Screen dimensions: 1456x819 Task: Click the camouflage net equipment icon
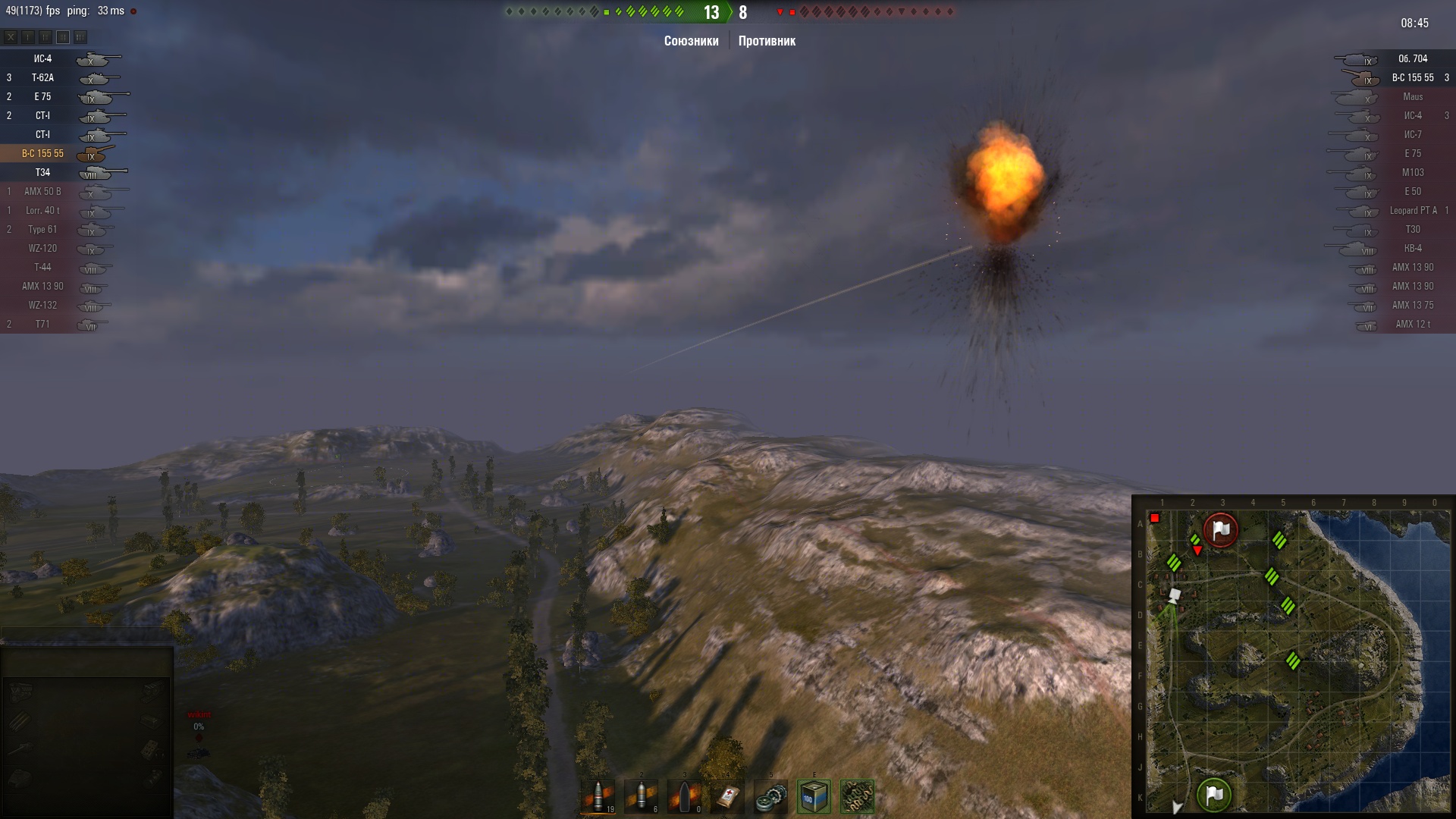pyautogui.click(x=857, y=796)
